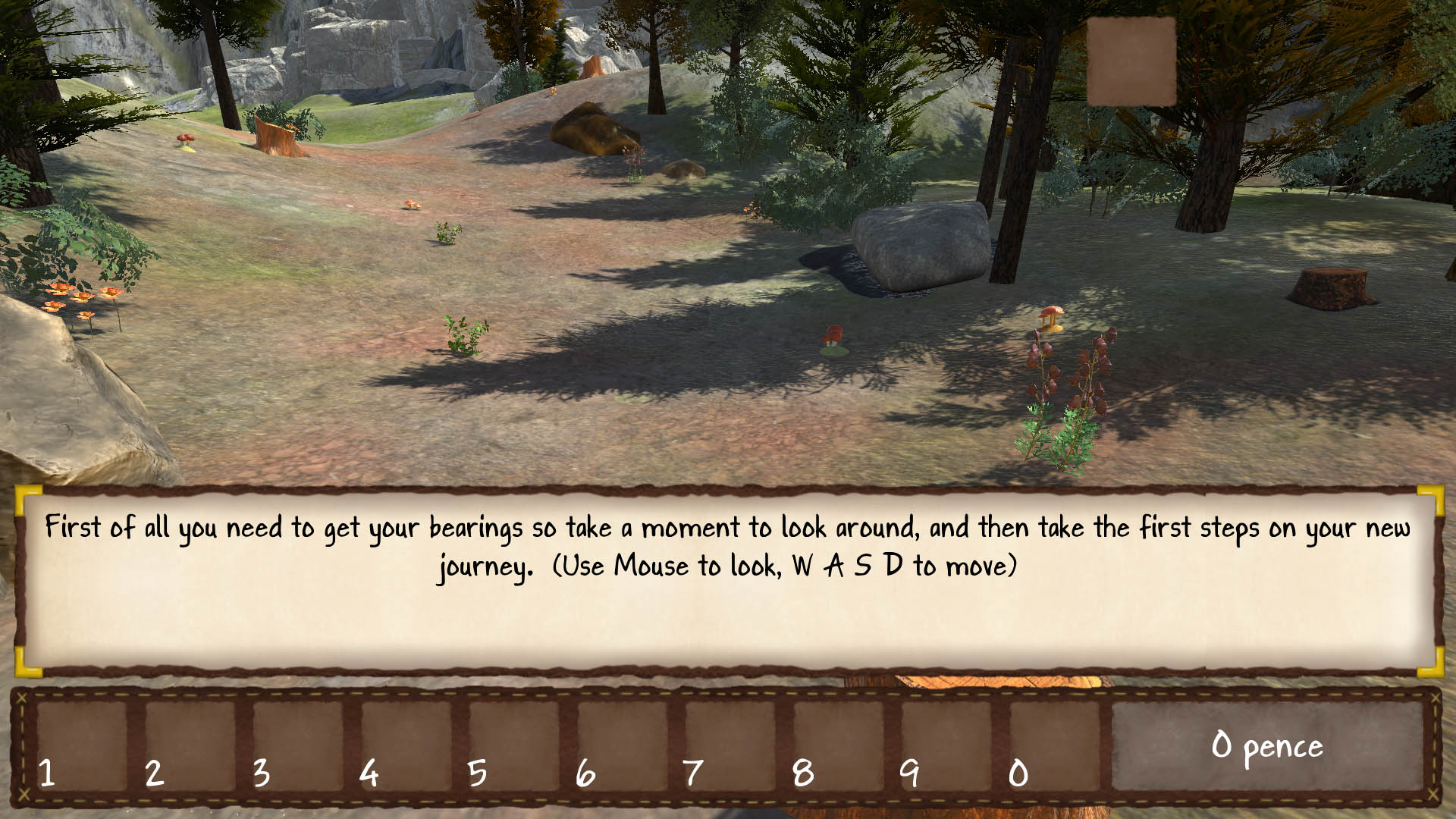Select hotbar slot number 5
The width and height of the screenshot is (1456, 819).
point(513,746)
